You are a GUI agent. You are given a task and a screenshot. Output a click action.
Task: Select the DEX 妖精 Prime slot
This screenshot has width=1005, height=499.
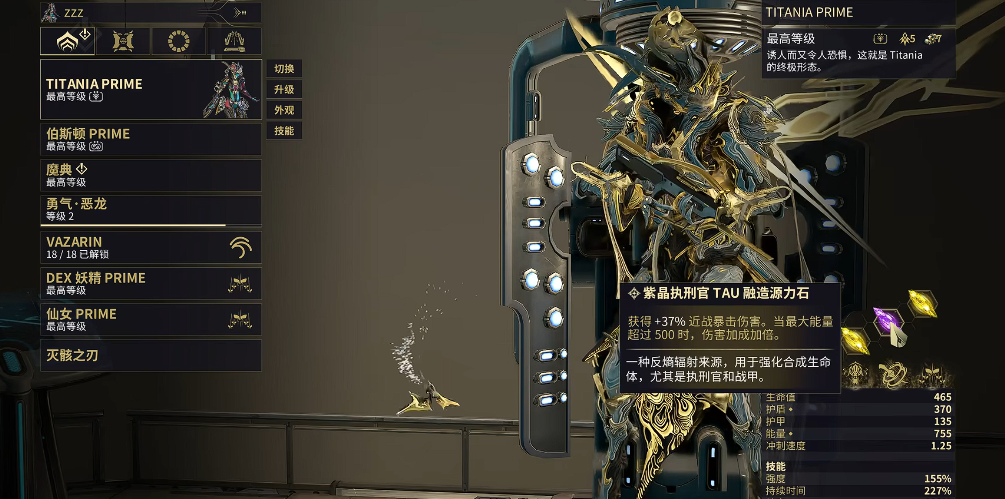tap(150, 283)
